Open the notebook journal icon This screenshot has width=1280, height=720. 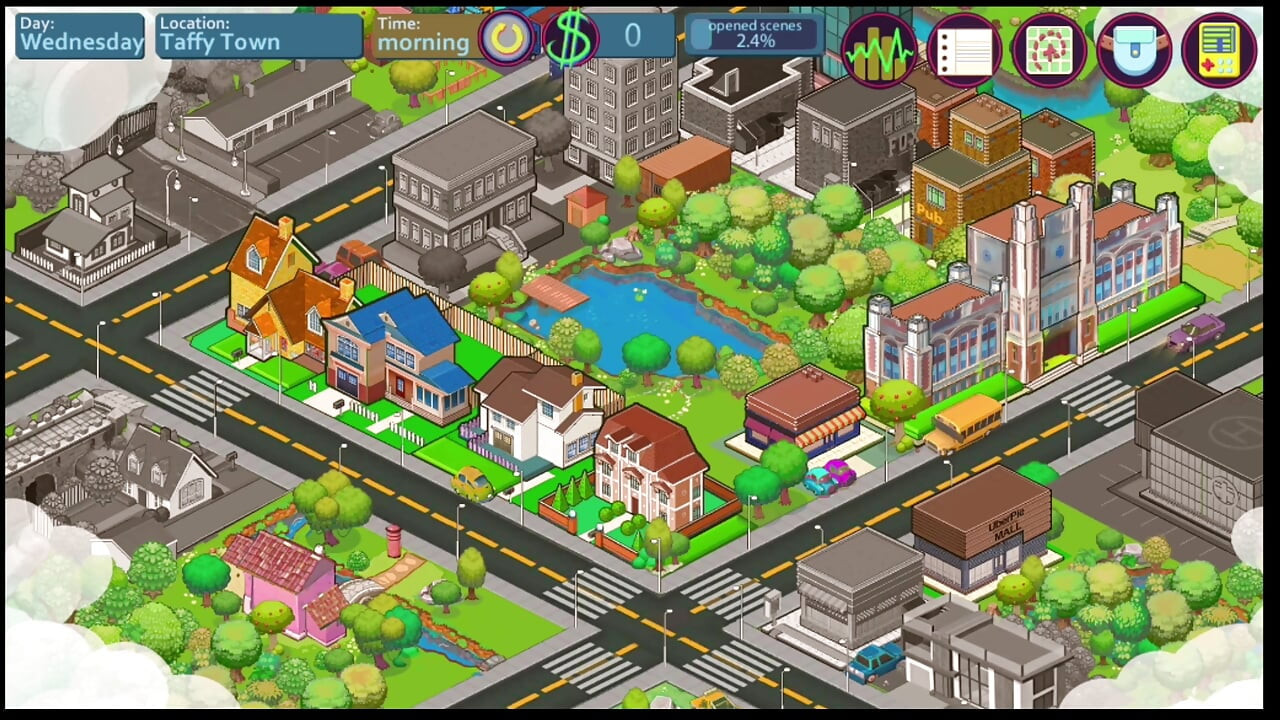click(x=964, y=50)
